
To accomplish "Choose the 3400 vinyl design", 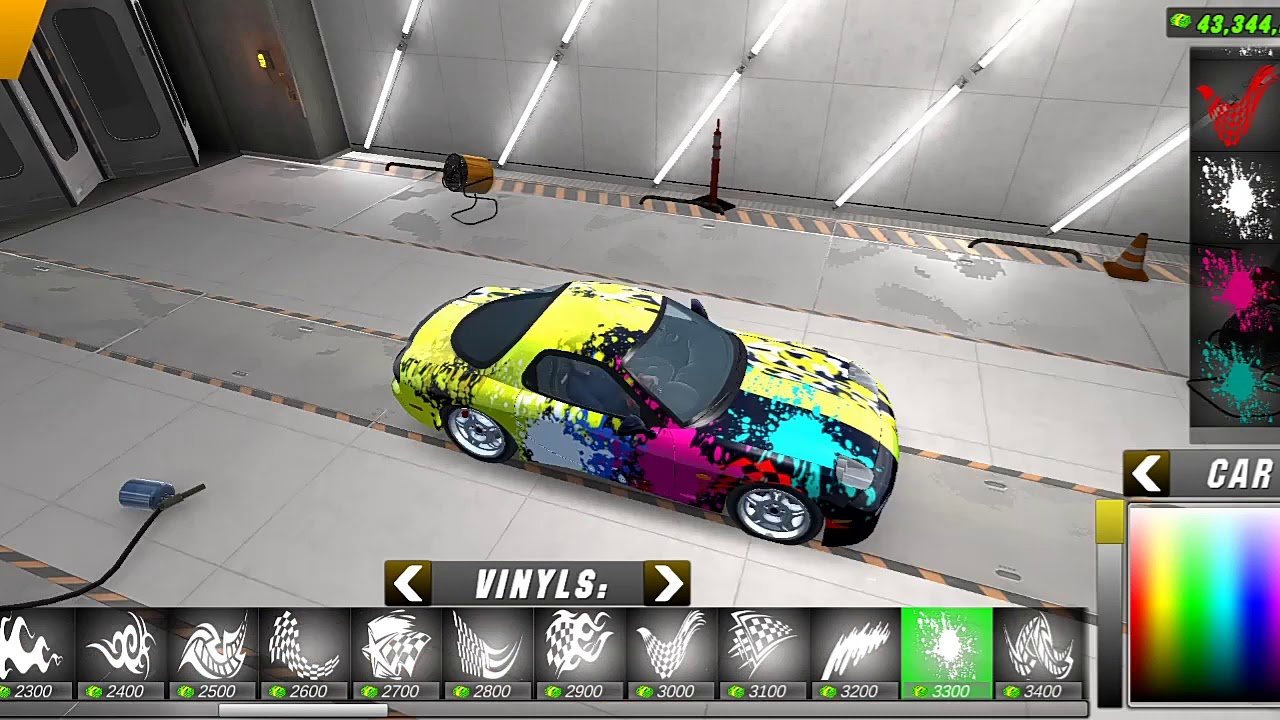I will coord(1038,647).
